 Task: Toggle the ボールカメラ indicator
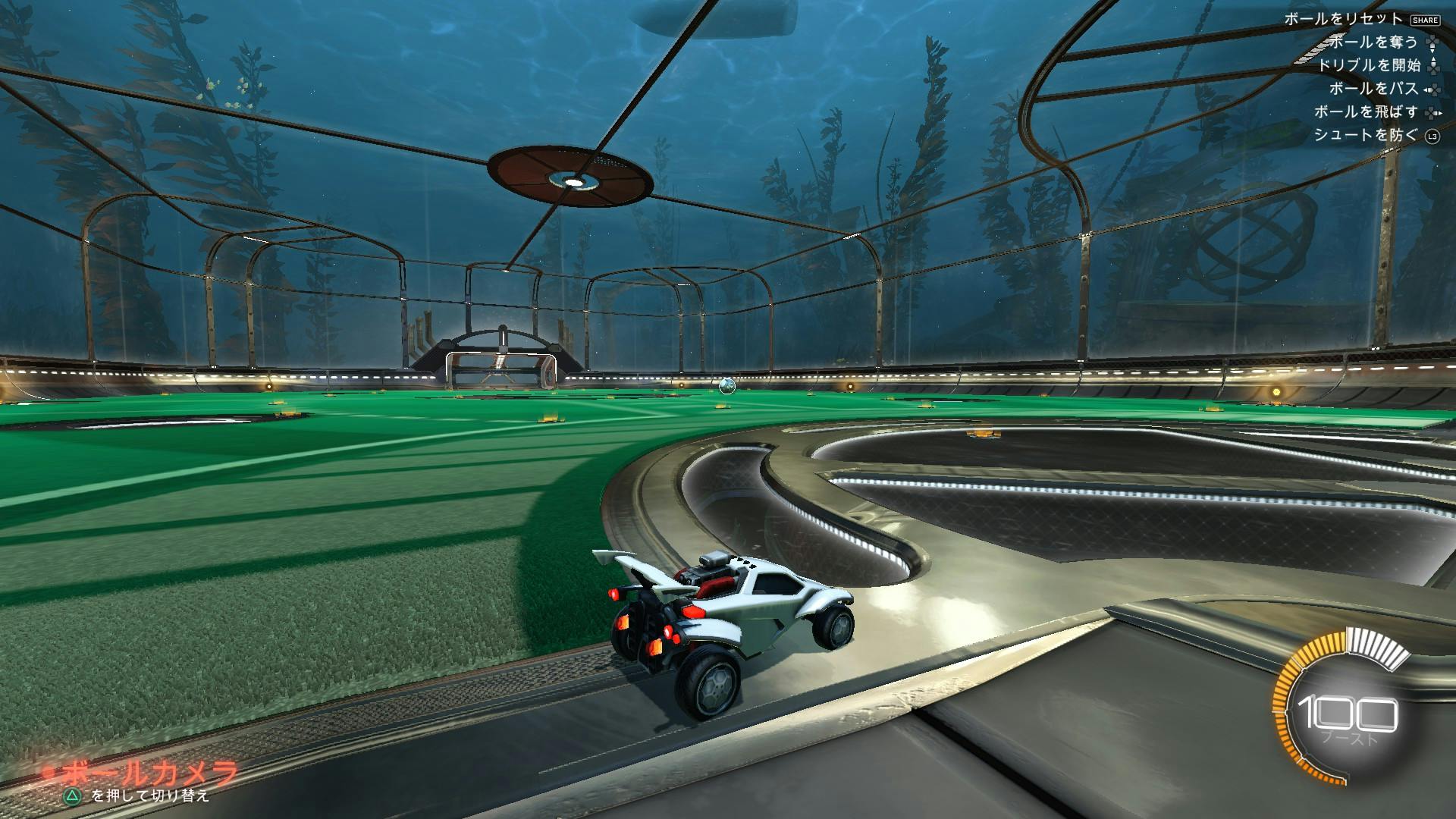[150, 775]
